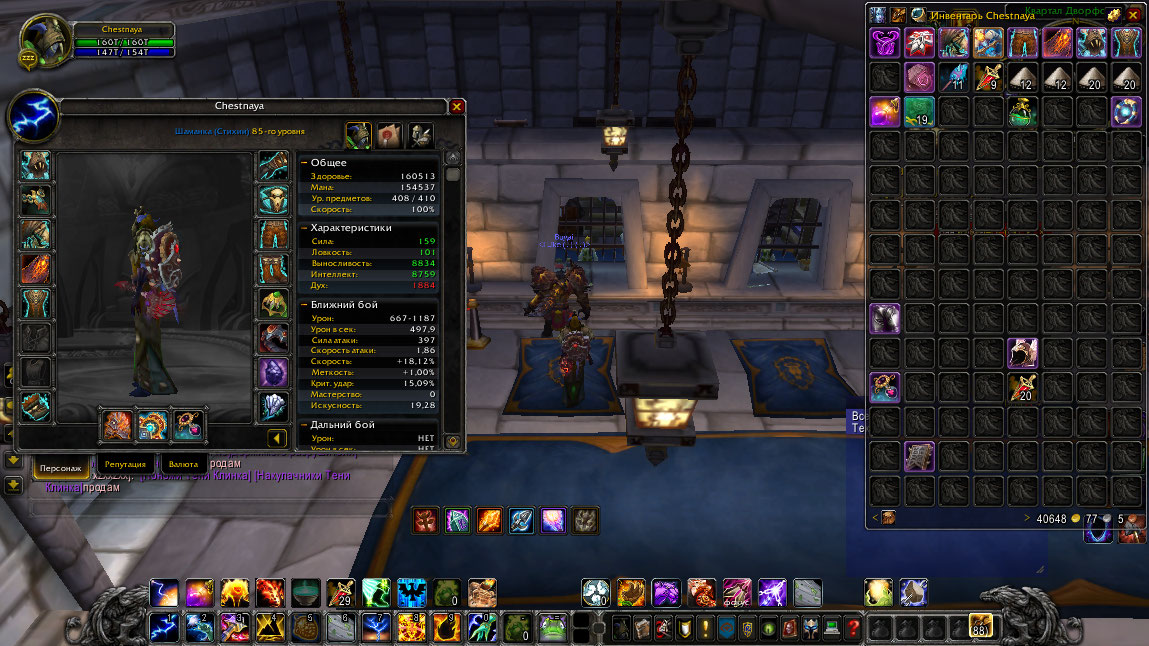Select the Персонаж tab
This screenshot has height=646, width=1149.
[x=62, y=465]
